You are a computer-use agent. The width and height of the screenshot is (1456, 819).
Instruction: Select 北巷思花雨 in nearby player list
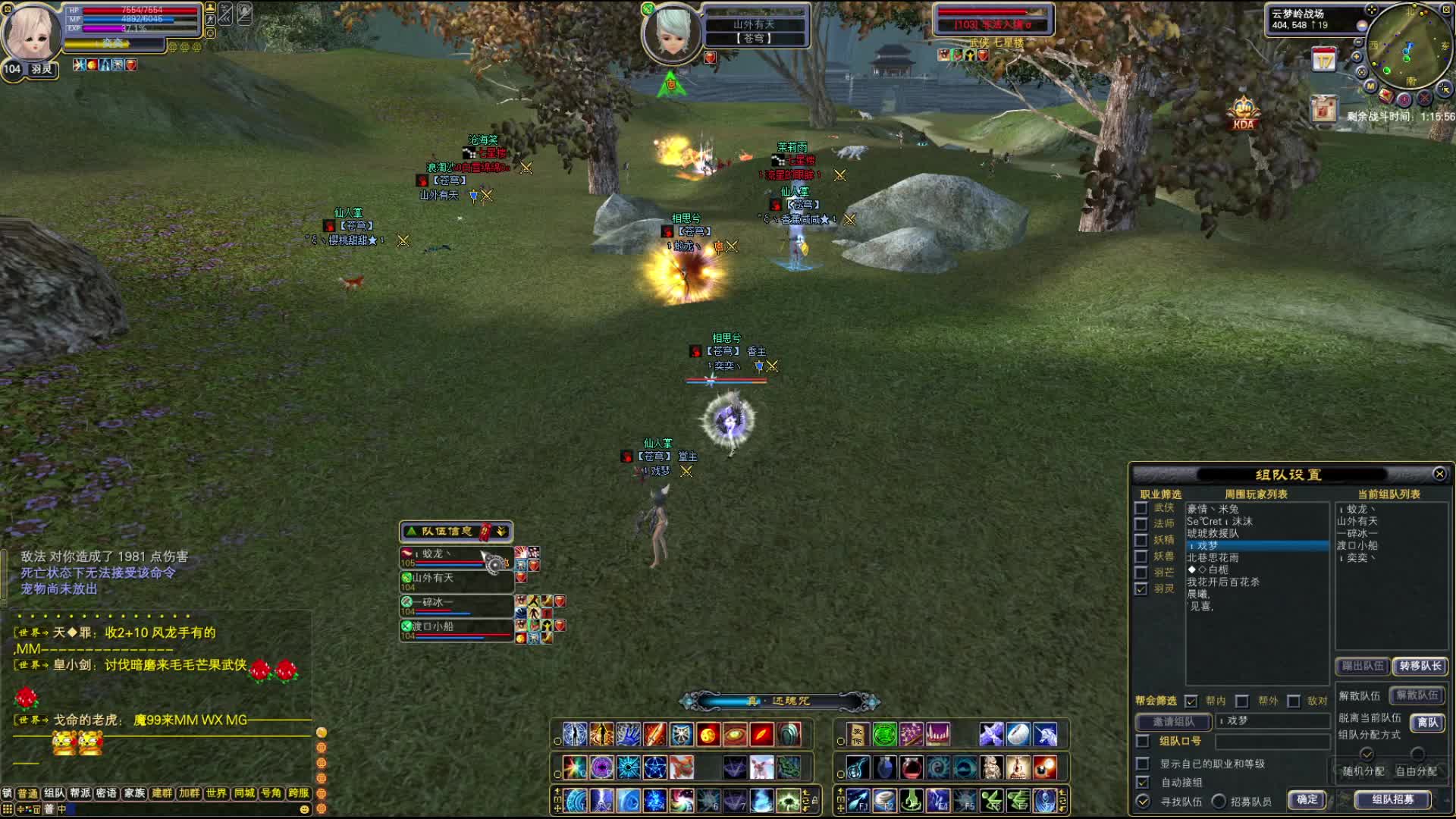pyautogui.click(x=1213, y=557)
